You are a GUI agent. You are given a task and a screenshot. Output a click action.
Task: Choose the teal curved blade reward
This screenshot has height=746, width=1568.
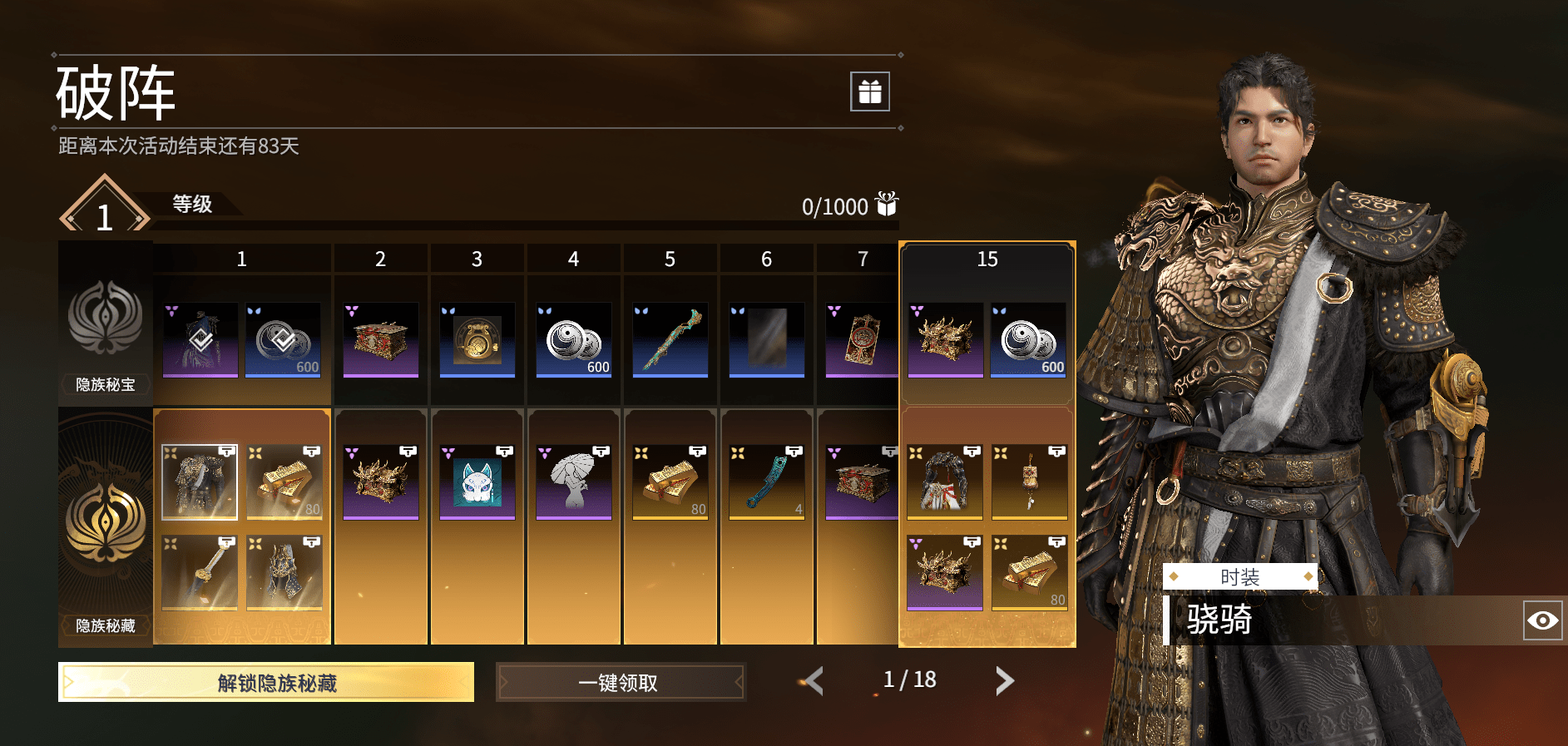[767, 482]
